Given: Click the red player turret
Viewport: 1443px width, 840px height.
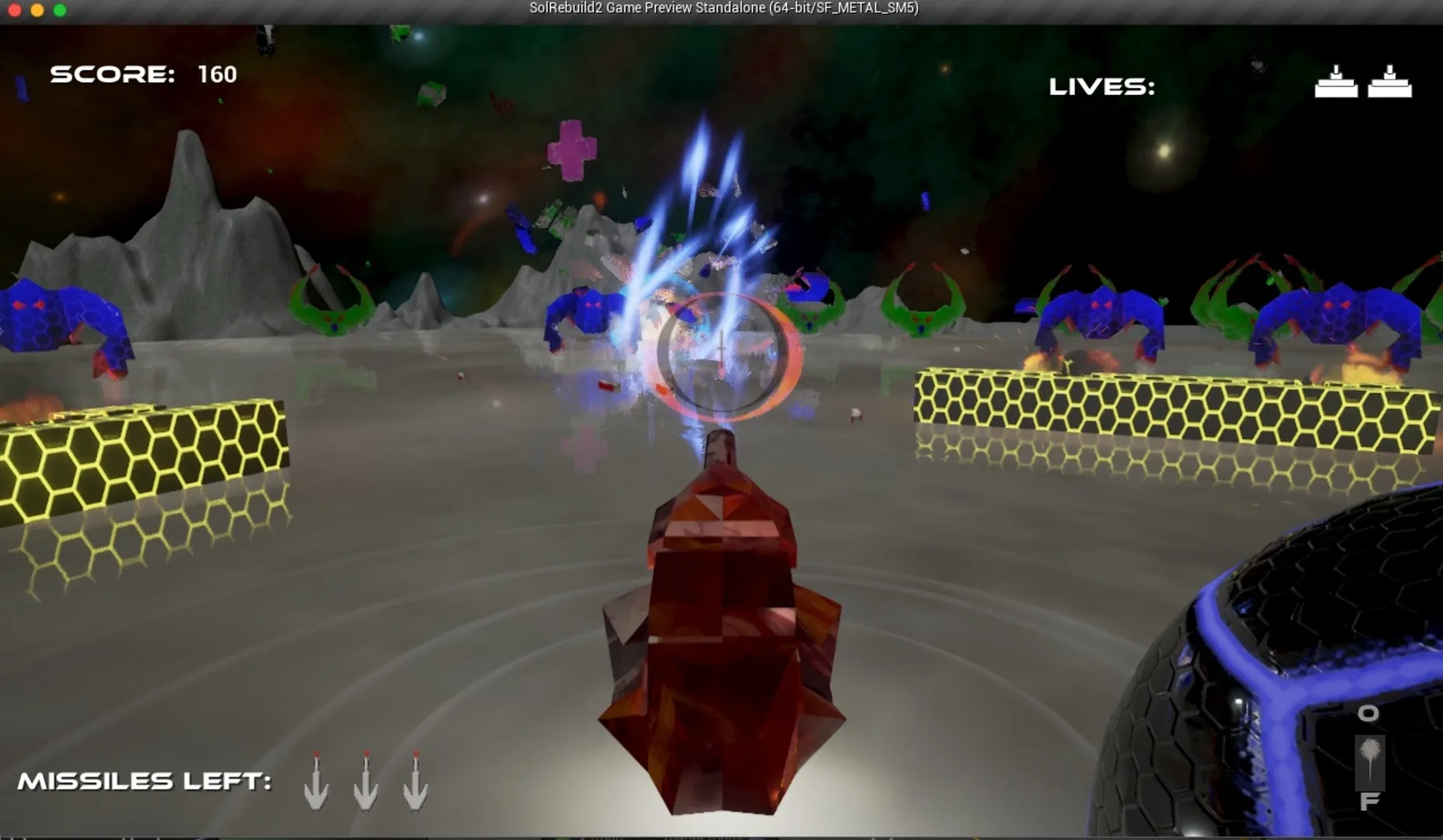Looking at the screenshot, I should tap(723, 638).
